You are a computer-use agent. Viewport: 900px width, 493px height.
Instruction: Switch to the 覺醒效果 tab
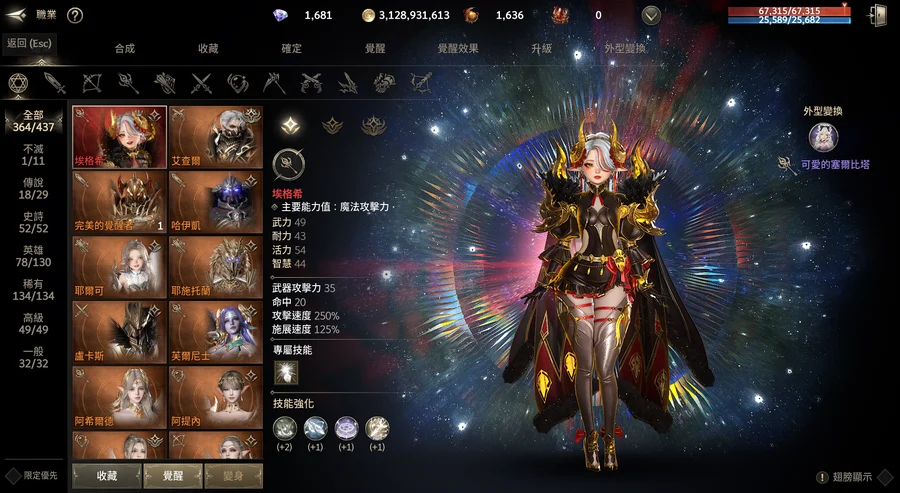[x=458, y=48]
